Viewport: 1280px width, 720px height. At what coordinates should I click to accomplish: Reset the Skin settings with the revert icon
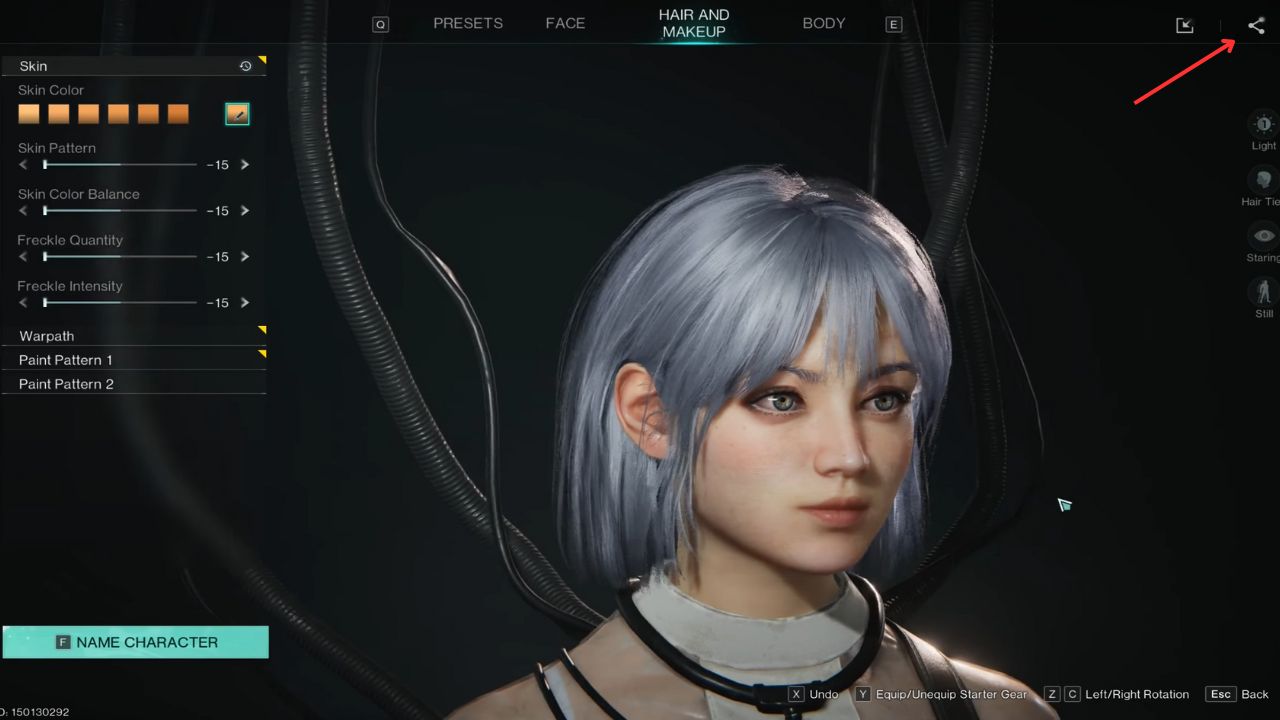pyautogui.click(x=245, y=65)
